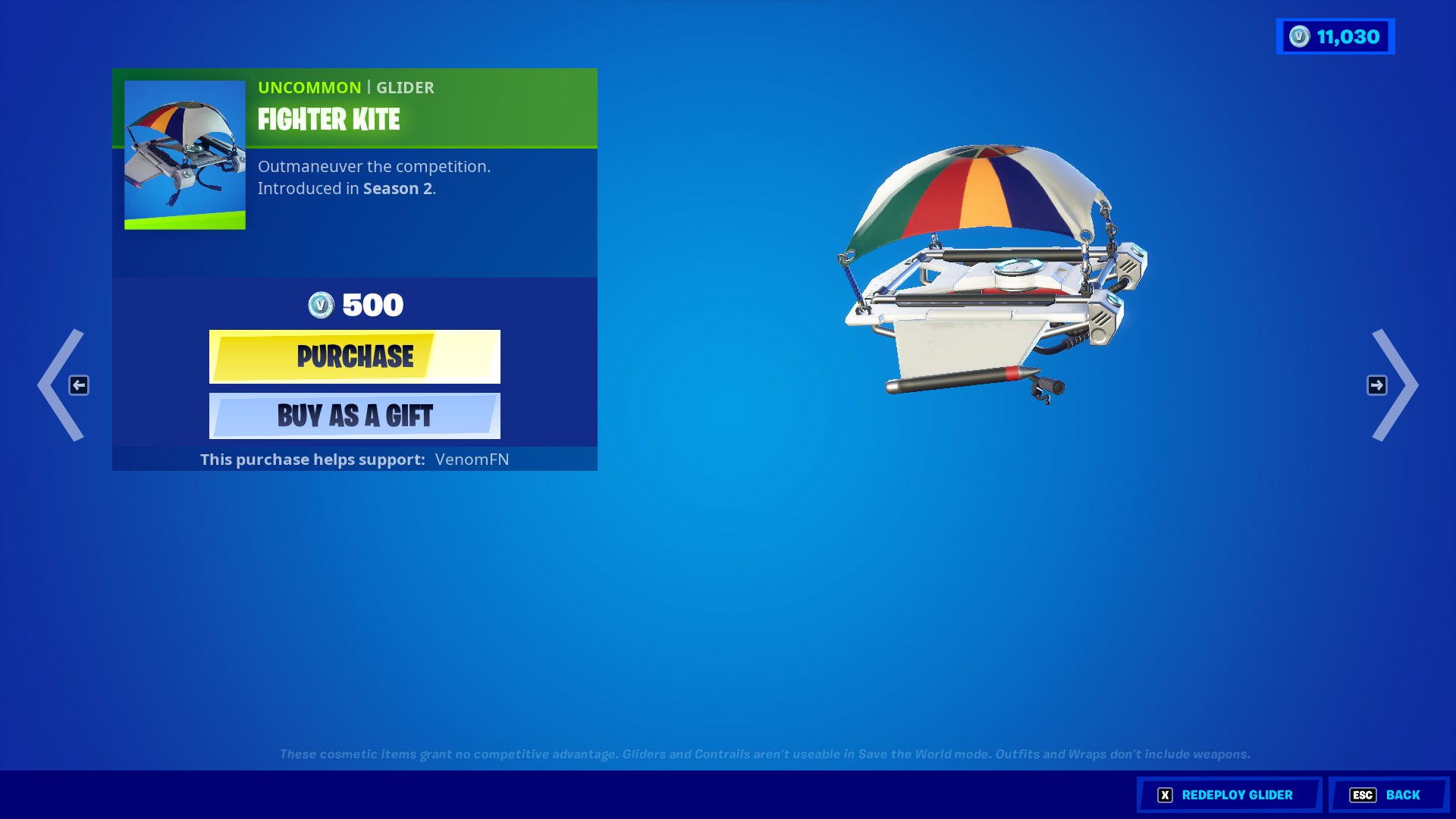
Task: Purchase the Fighter Kite glider for 500 V-Bucks
Action: (x=354, y=356)
